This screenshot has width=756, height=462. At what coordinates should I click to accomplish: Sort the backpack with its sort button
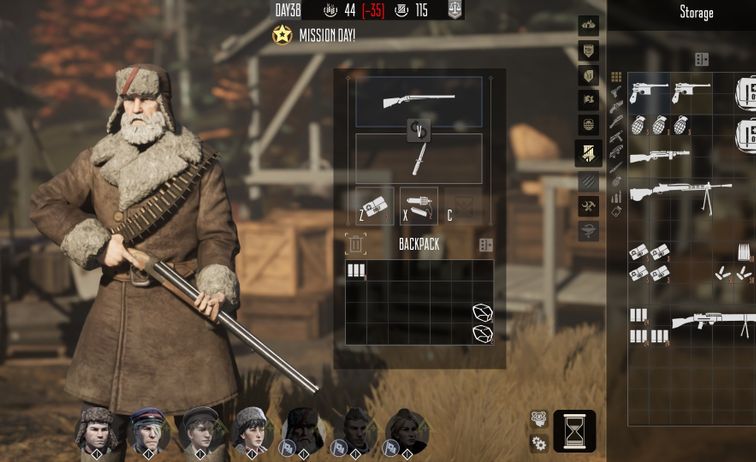pos(486,245)
